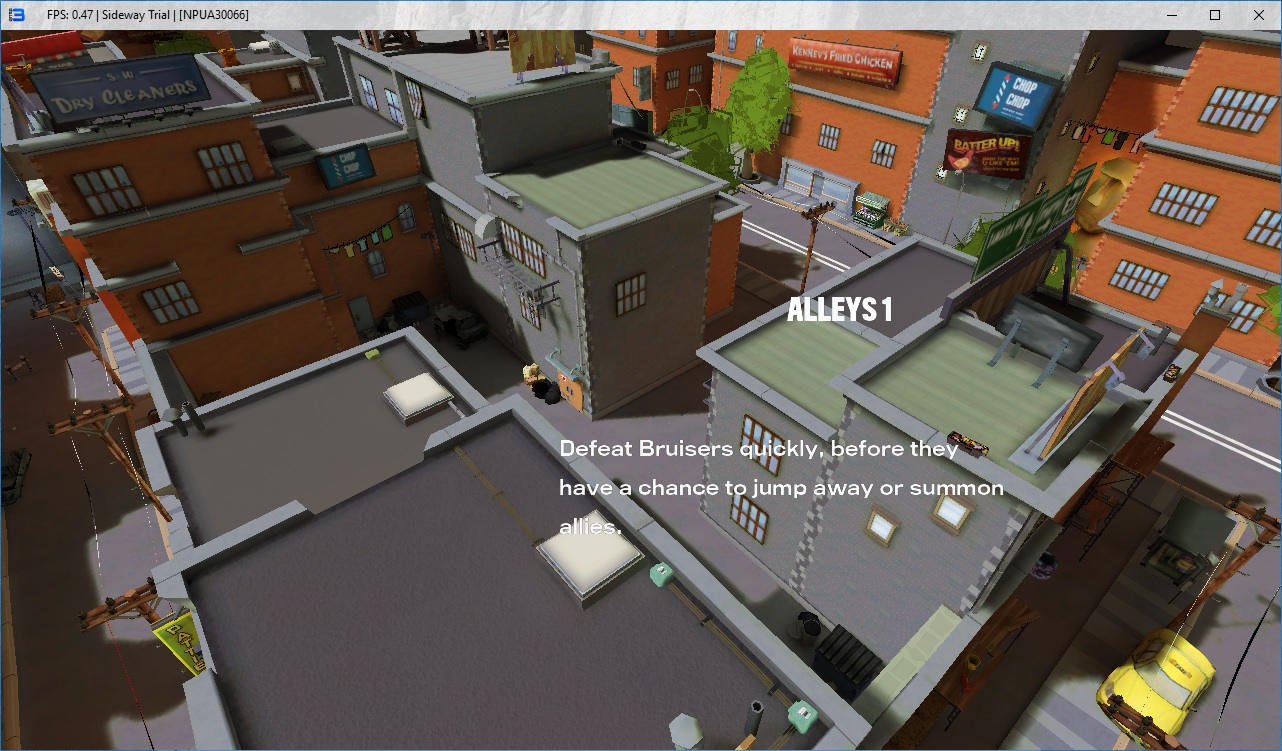This screenshot has width=1282, height=751.
Task: Maximize the emulator window
Action: [x=1215, y=15]
